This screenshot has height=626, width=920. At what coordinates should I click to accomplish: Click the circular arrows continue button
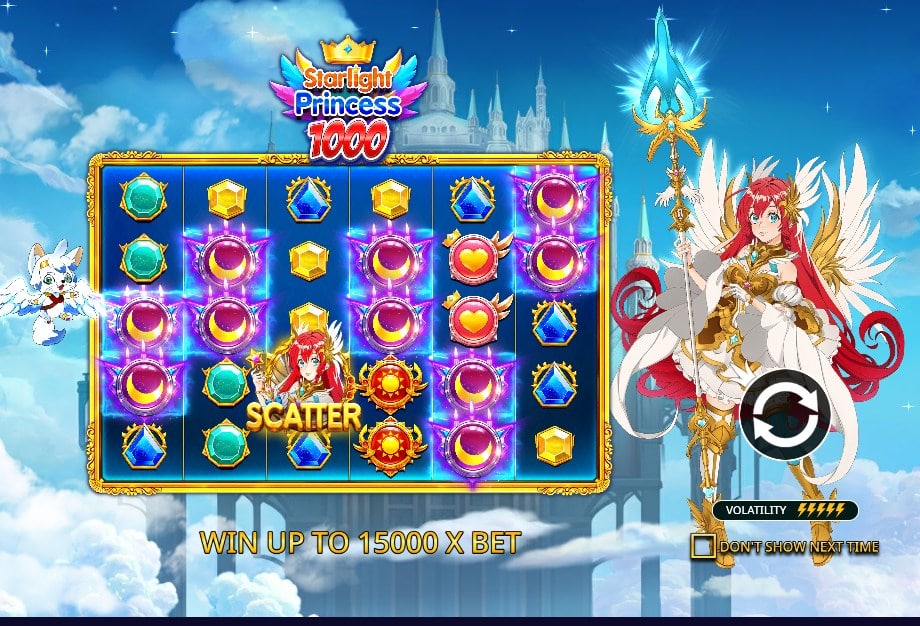[x=786, y=415]
